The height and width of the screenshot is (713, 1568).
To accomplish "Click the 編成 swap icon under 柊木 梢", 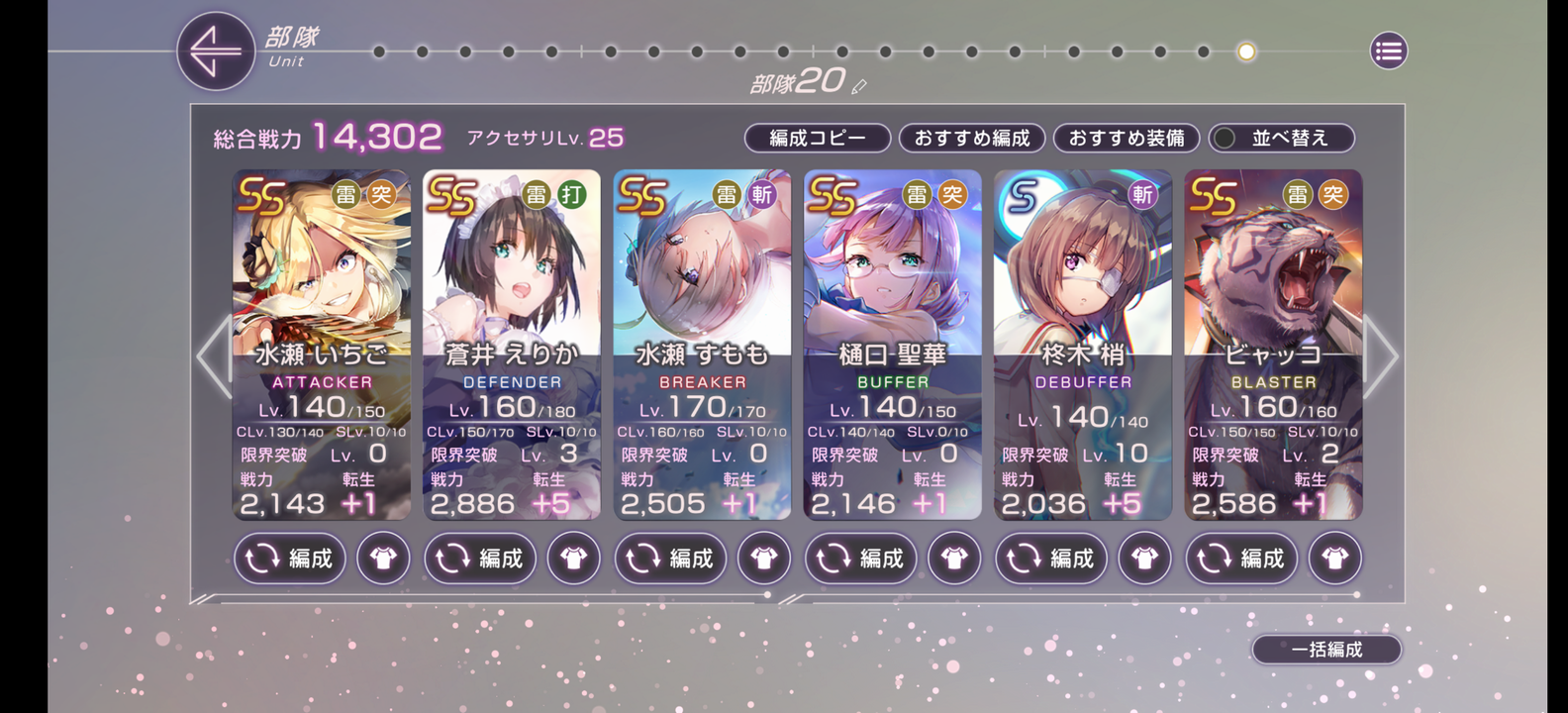I will pos(1050,559).
